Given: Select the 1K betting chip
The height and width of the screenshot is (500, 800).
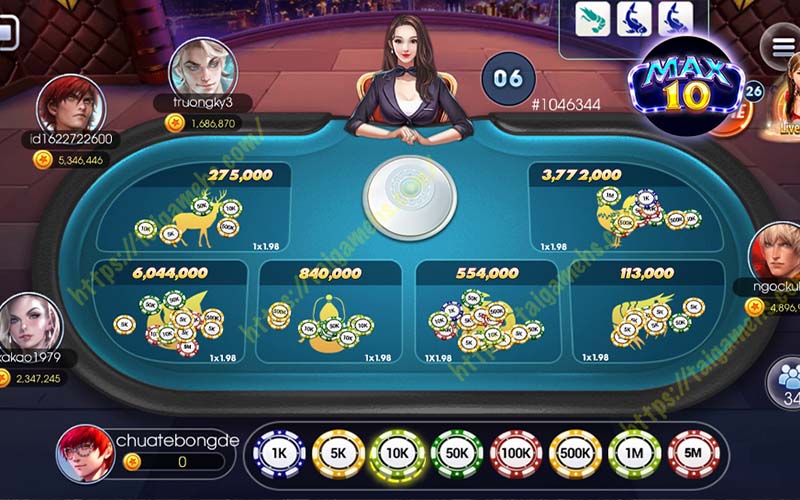Looking at the screenshot, I should tap(281, 454).
